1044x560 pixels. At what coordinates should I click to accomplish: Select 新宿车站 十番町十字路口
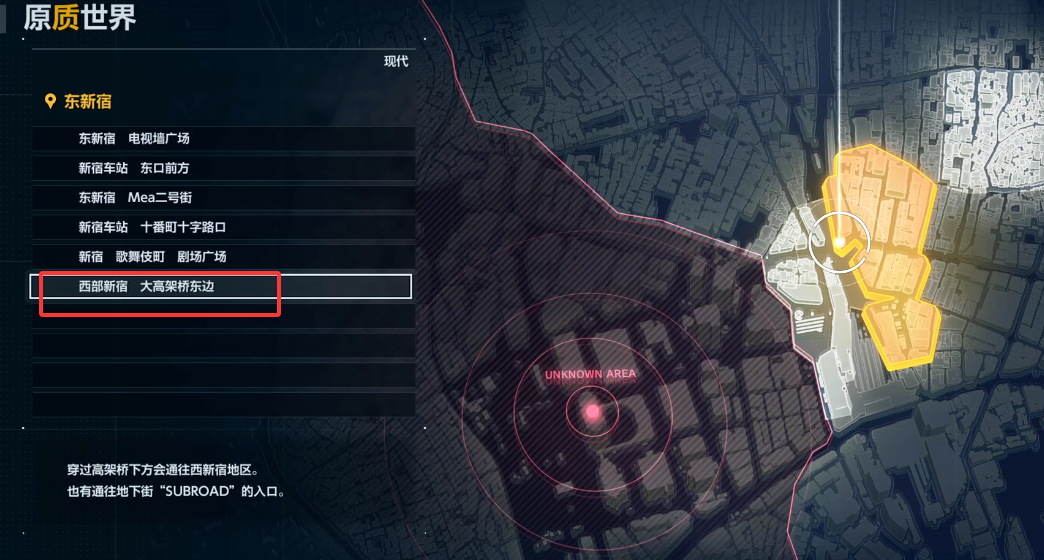click(x=152, y=227)
